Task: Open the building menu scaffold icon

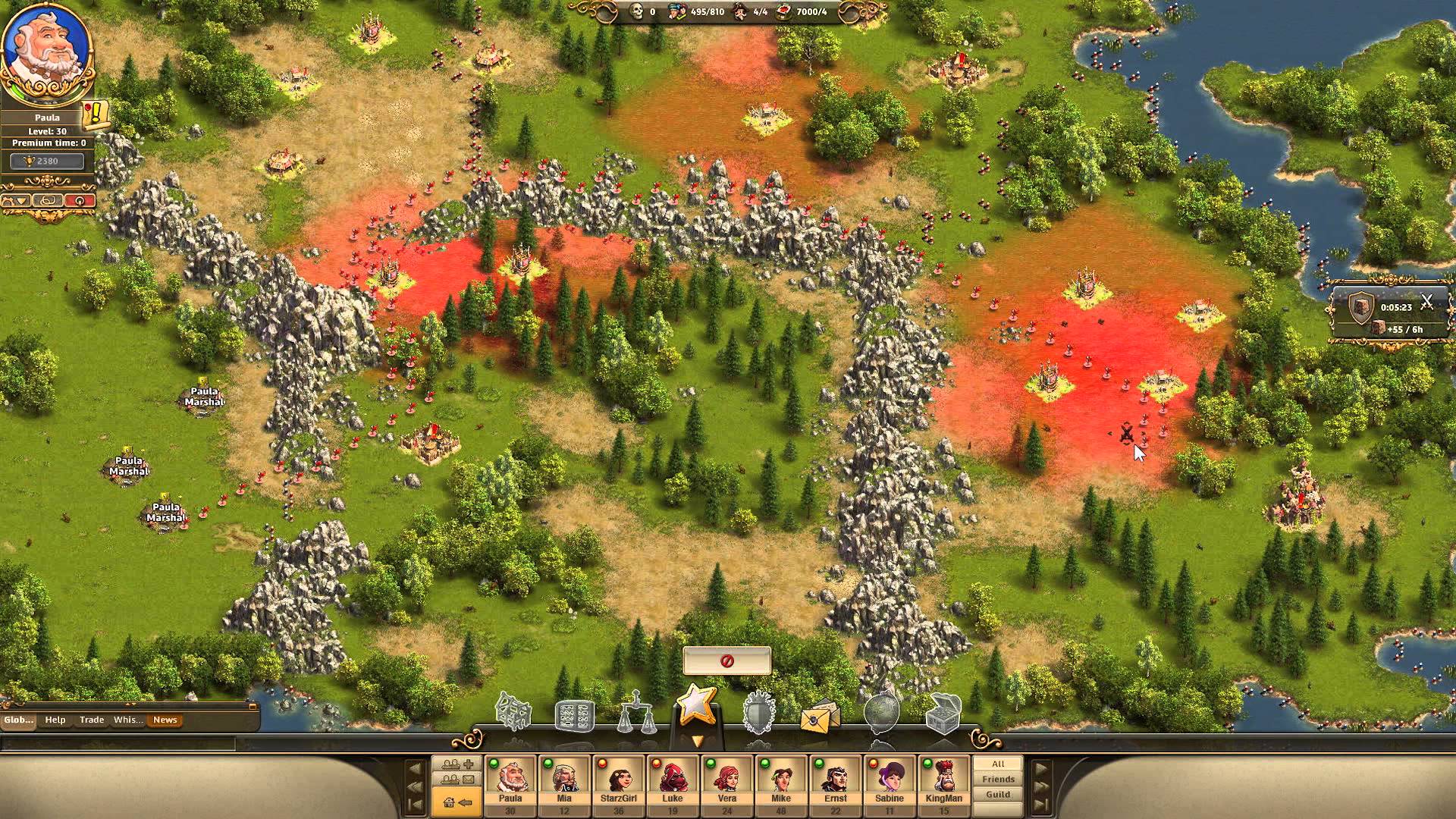Action: [x=513, y=711]
